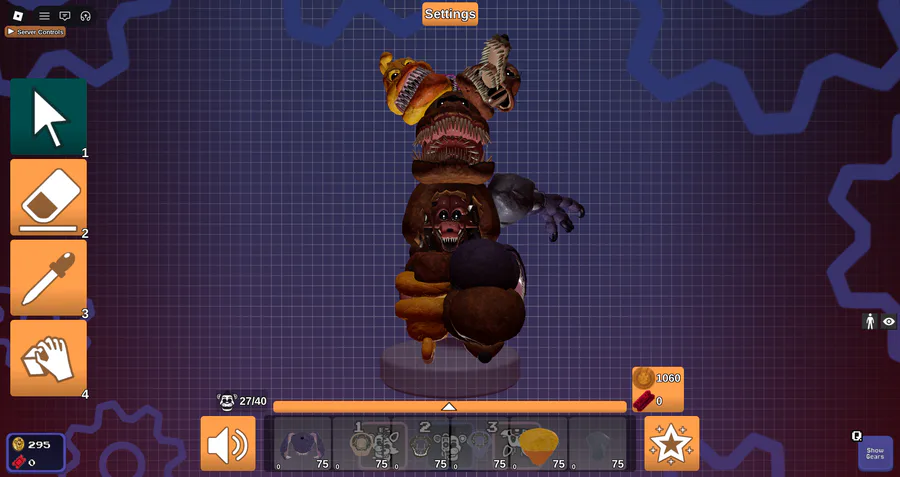
Task: Click the headphones icon in the top bar
Action: tap(86, 16)
